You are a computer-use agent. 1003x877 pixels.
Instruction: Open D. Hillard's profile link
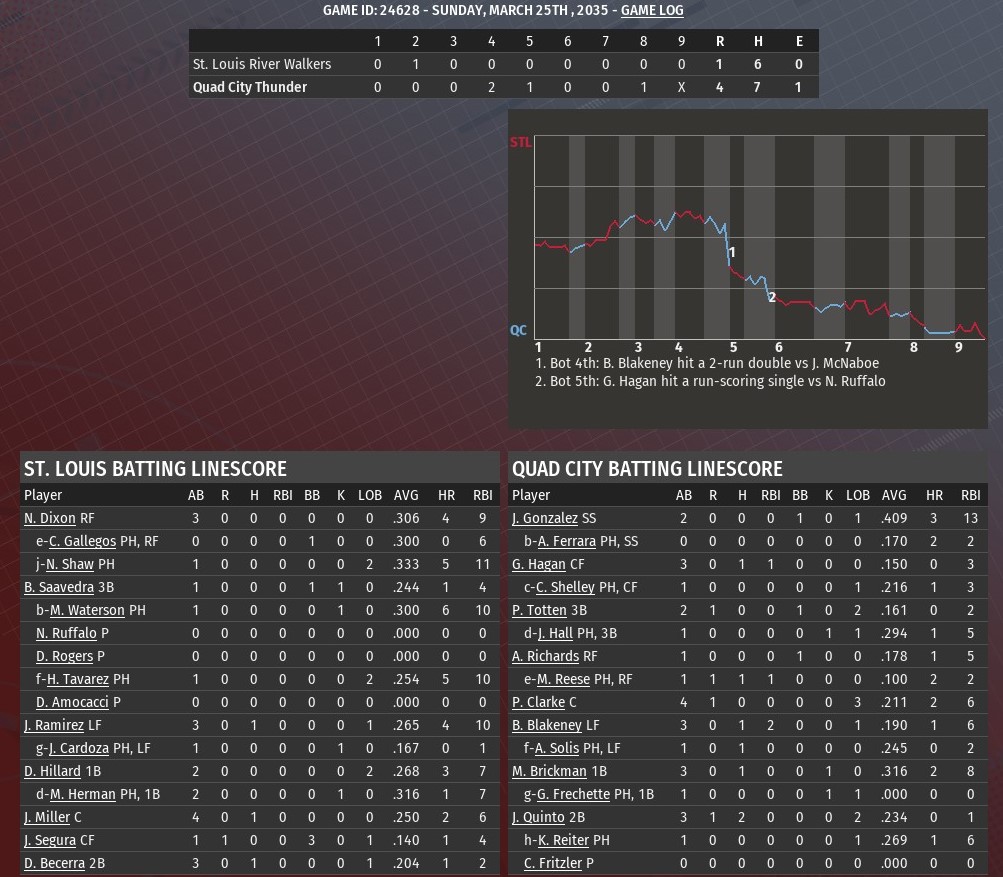[52, 771]
